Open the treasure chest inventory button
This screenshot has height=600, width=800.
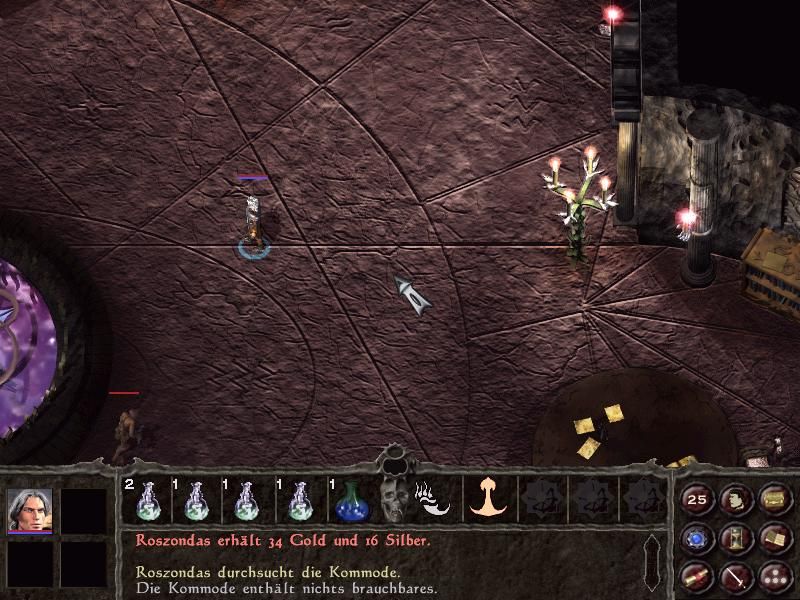[x=773, y=499]
